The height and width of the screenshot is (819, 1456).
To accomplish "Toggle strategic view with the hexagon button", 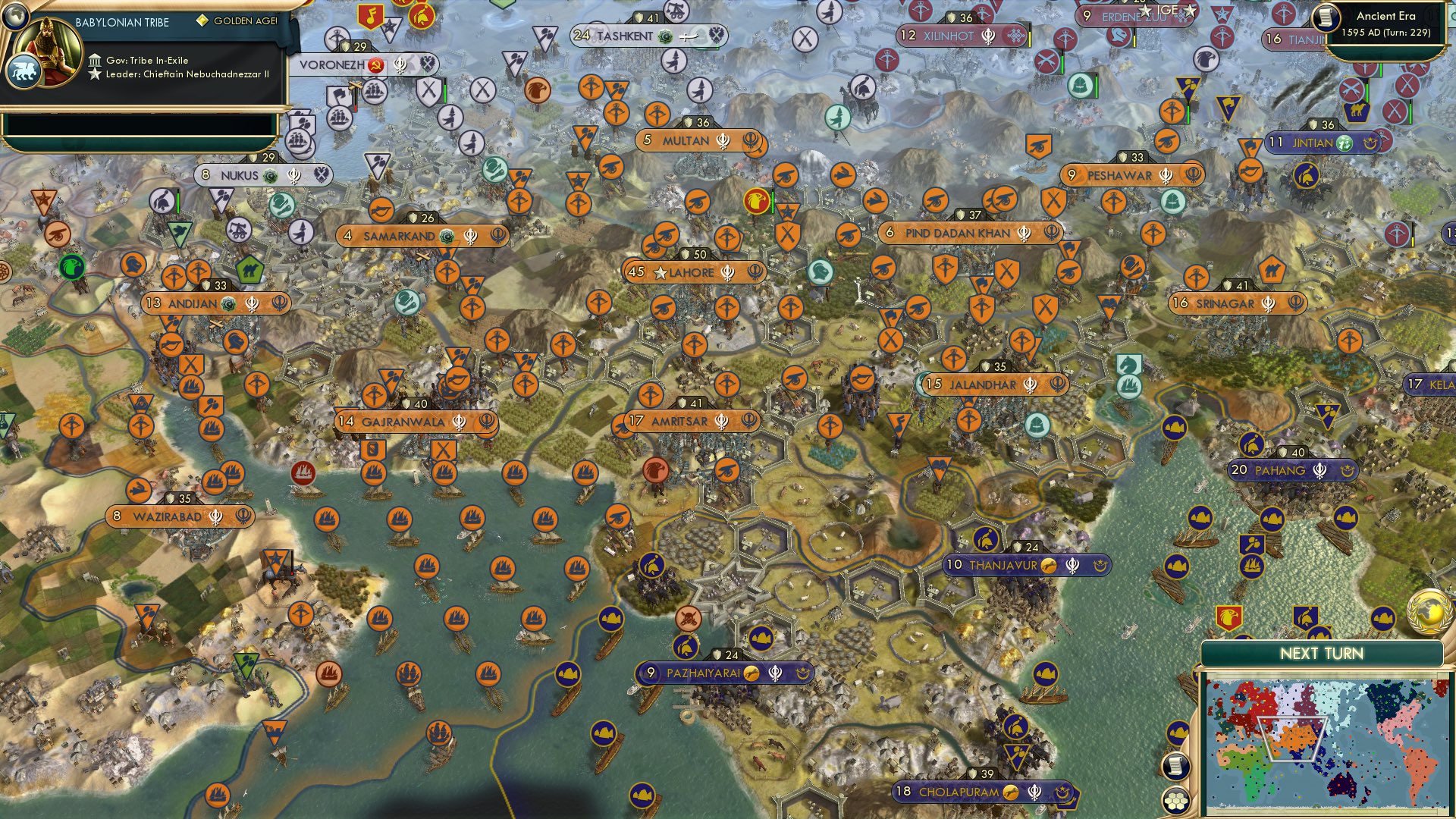I will (x=1175, y=800).
